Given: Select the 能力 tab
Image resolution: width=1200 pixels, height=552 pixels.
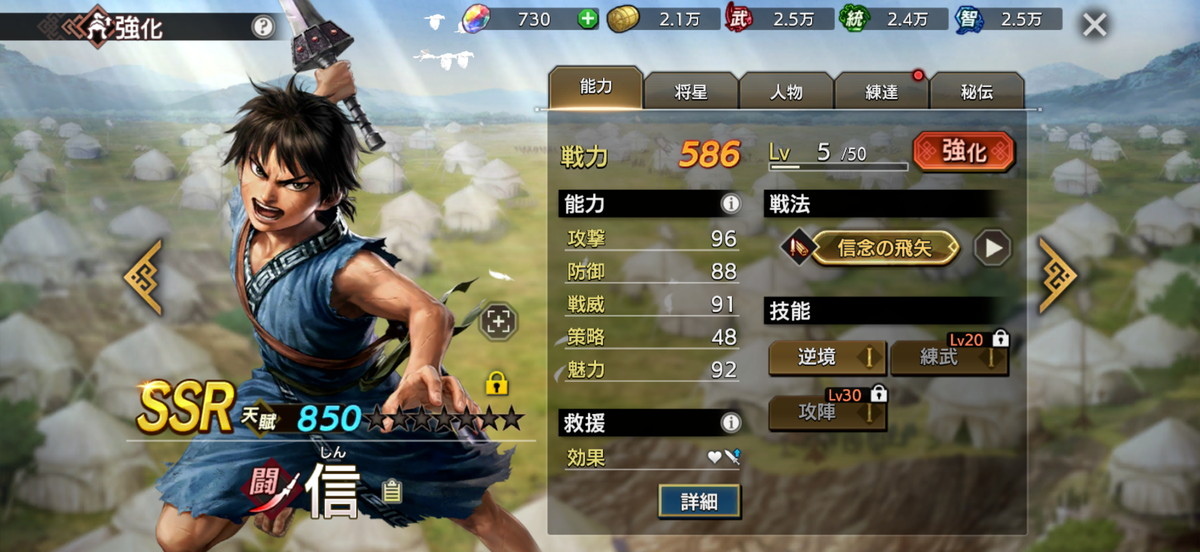Looking at the screenshot, I should point(595,88).
